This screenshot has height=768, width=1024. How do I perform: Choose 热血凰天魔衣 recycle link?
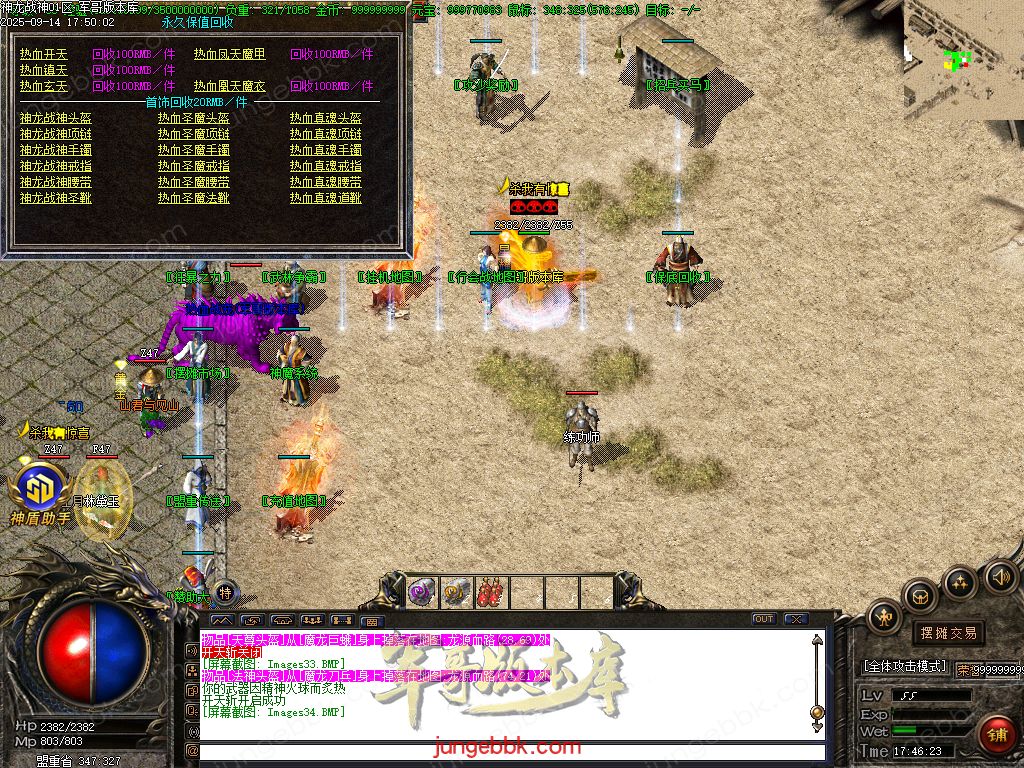[230, 86]
